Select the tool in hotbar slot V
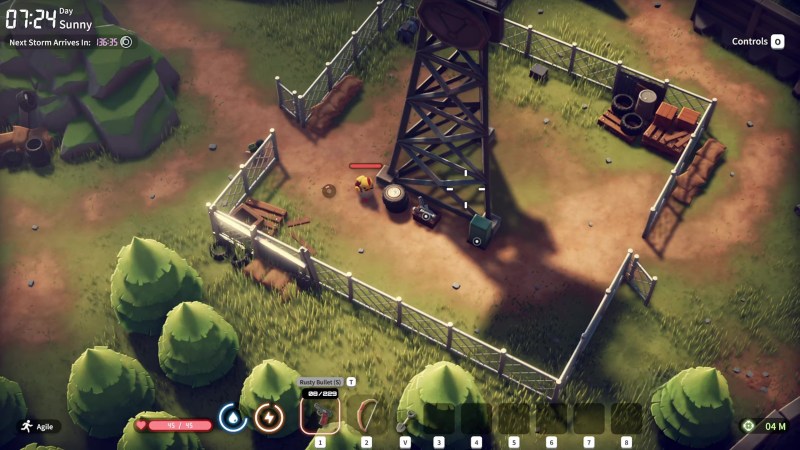 404,418
